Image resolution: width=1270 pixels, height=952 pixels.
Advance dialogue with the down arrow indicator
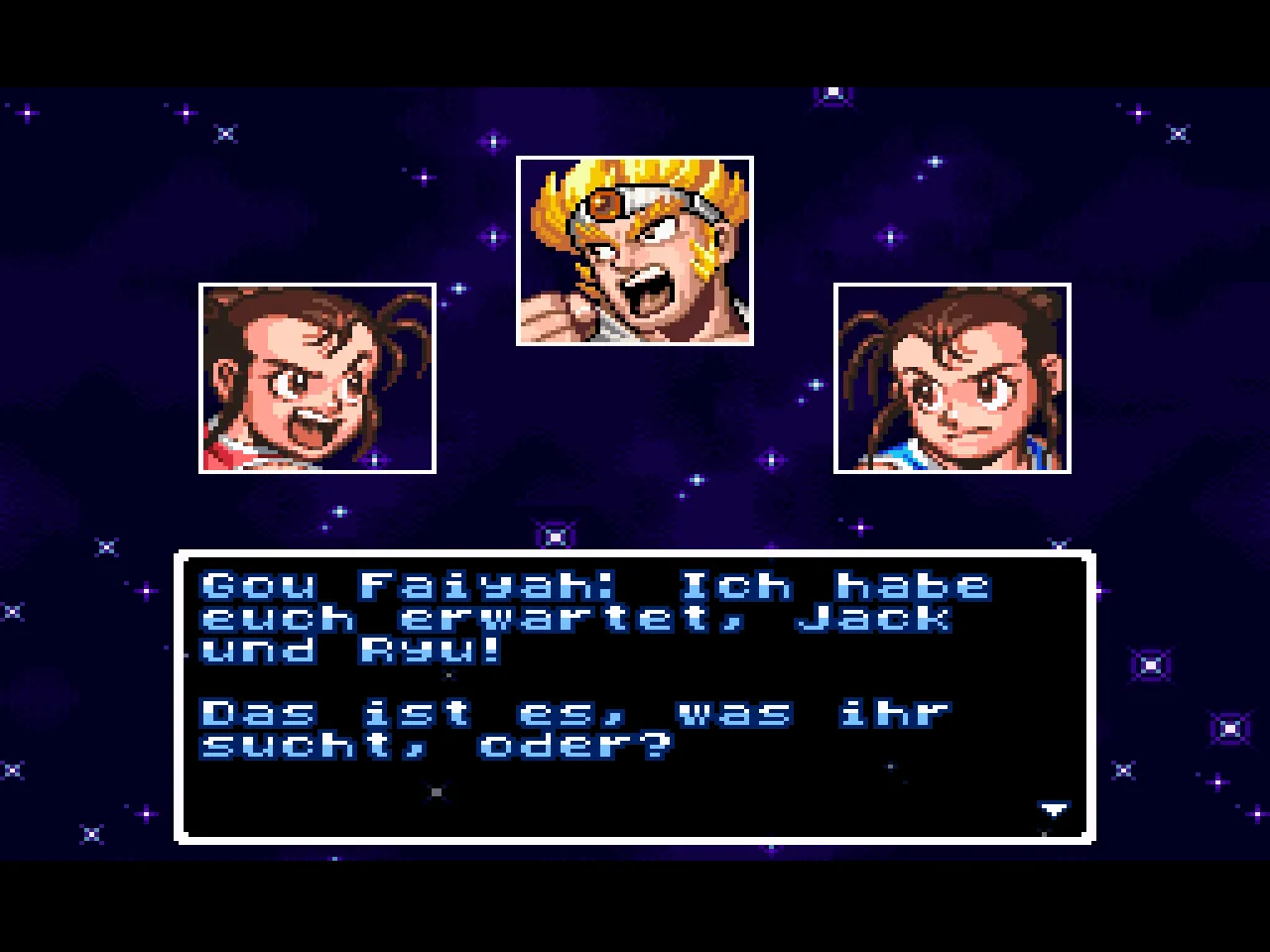tap(1053, 810)
